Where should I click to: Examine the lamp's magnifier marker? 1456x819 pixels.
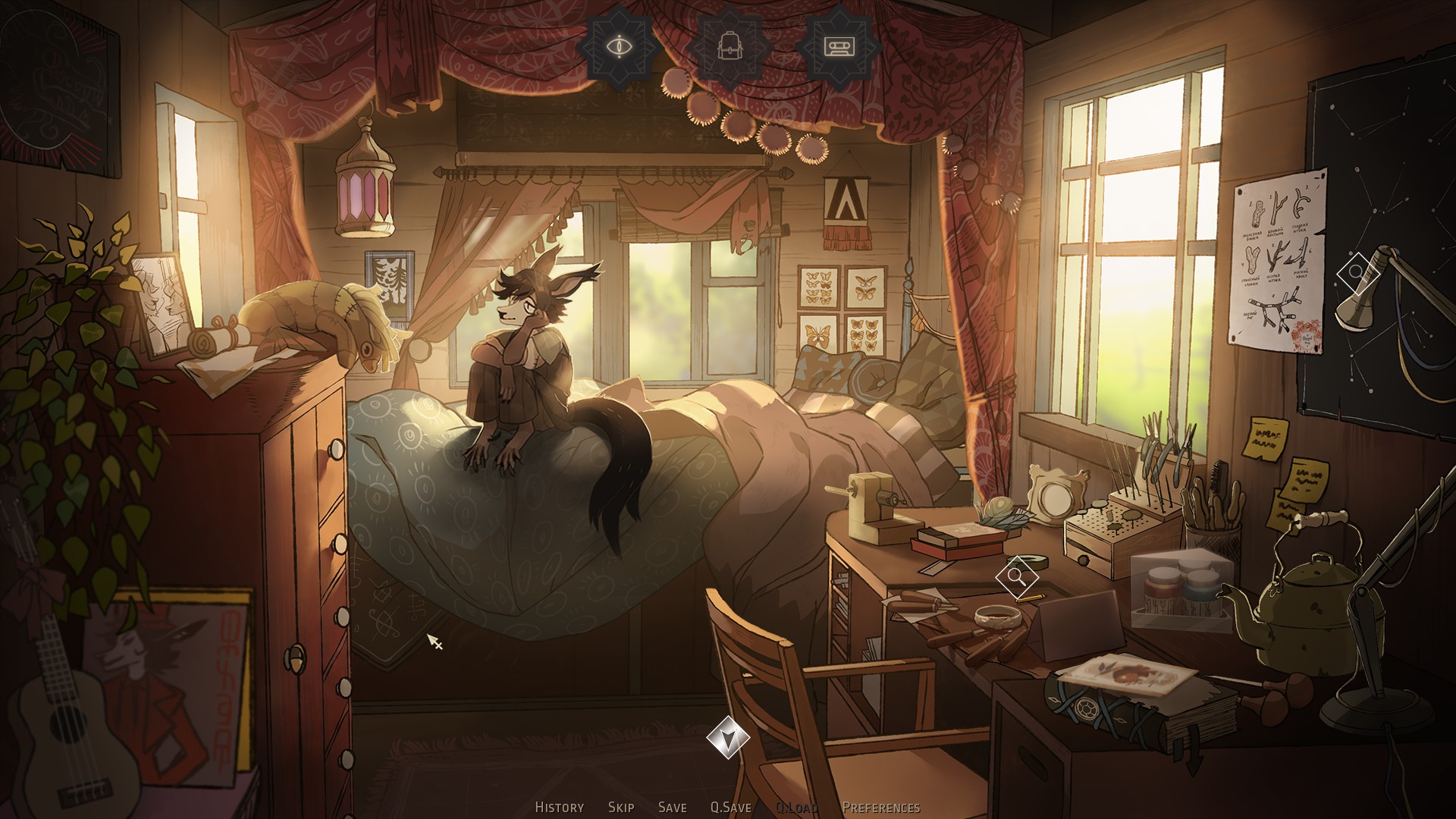point(1355,272)
